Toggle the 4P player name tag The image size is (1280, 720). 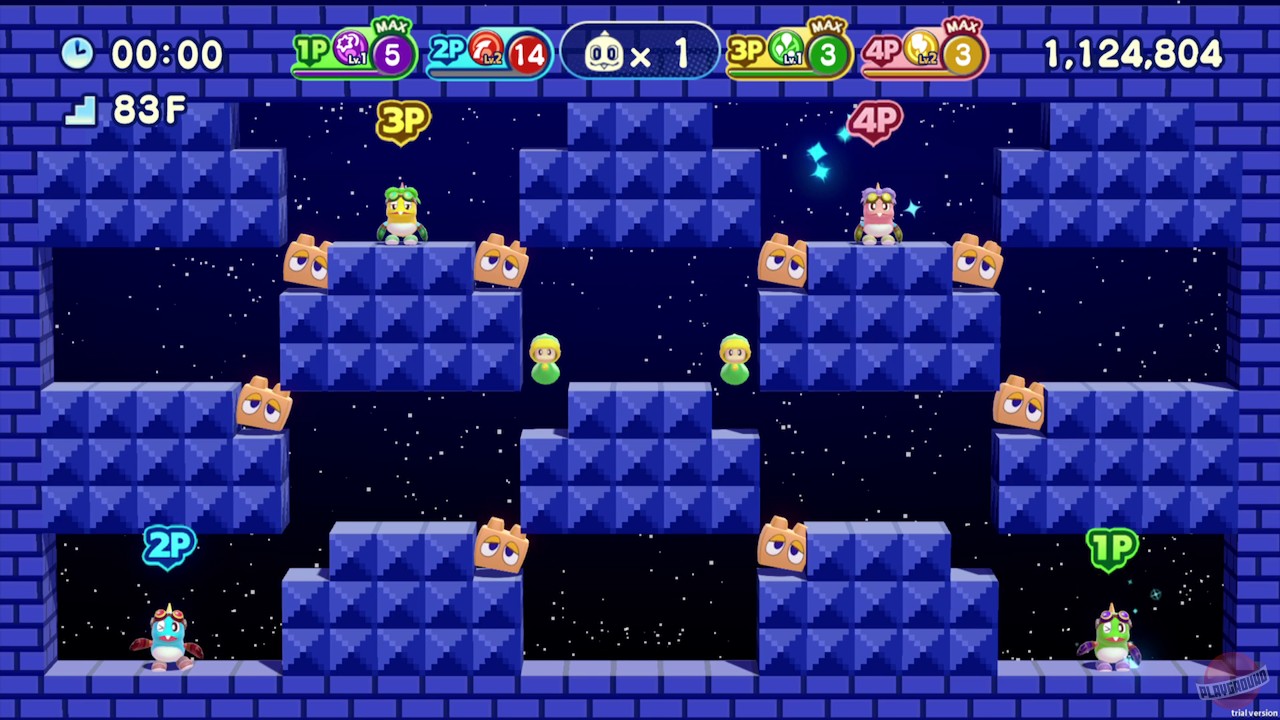(875, 121)
